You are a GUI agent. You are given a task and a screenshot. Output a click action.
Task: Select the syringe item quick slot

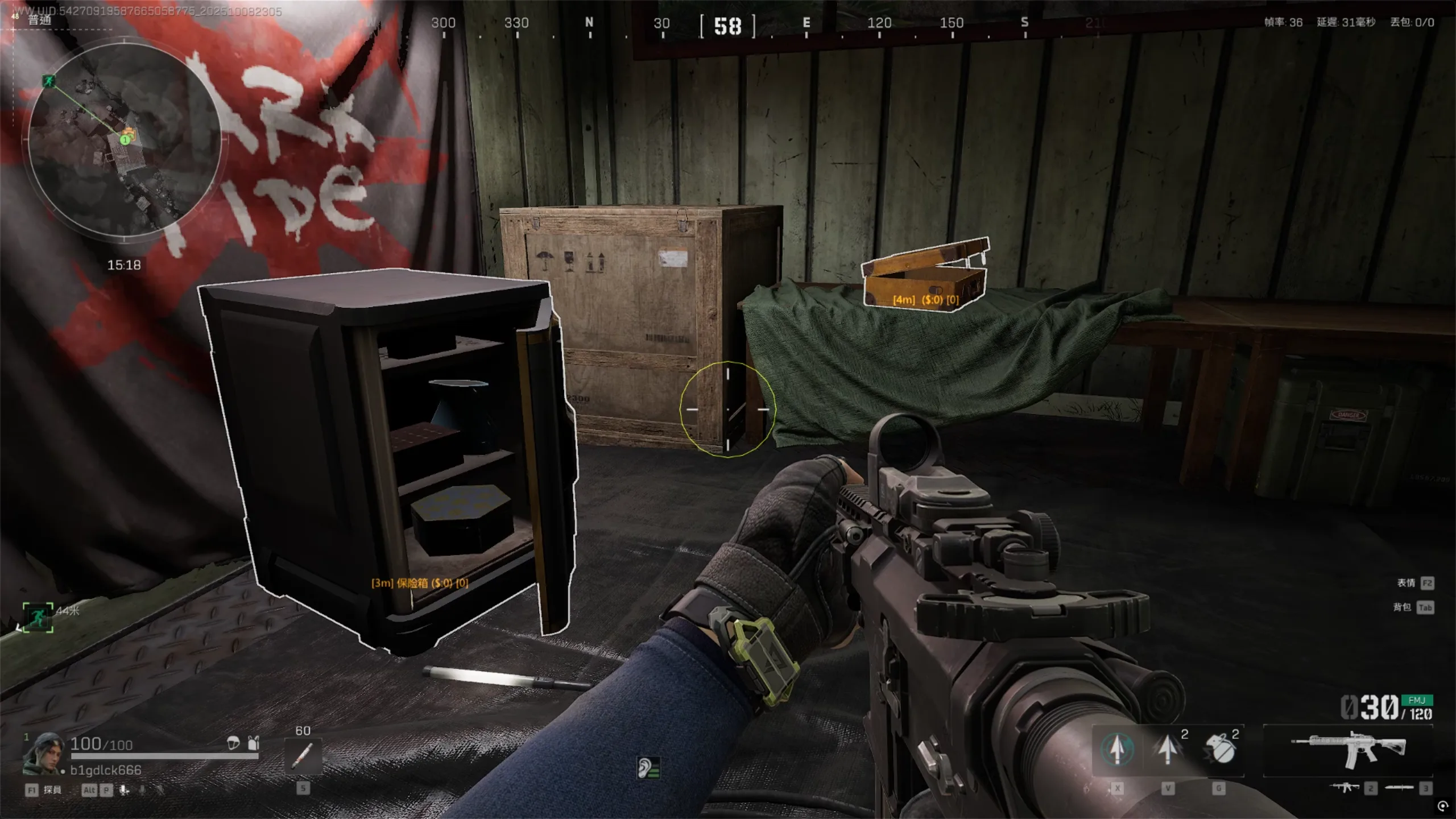(x=303, y=756)
